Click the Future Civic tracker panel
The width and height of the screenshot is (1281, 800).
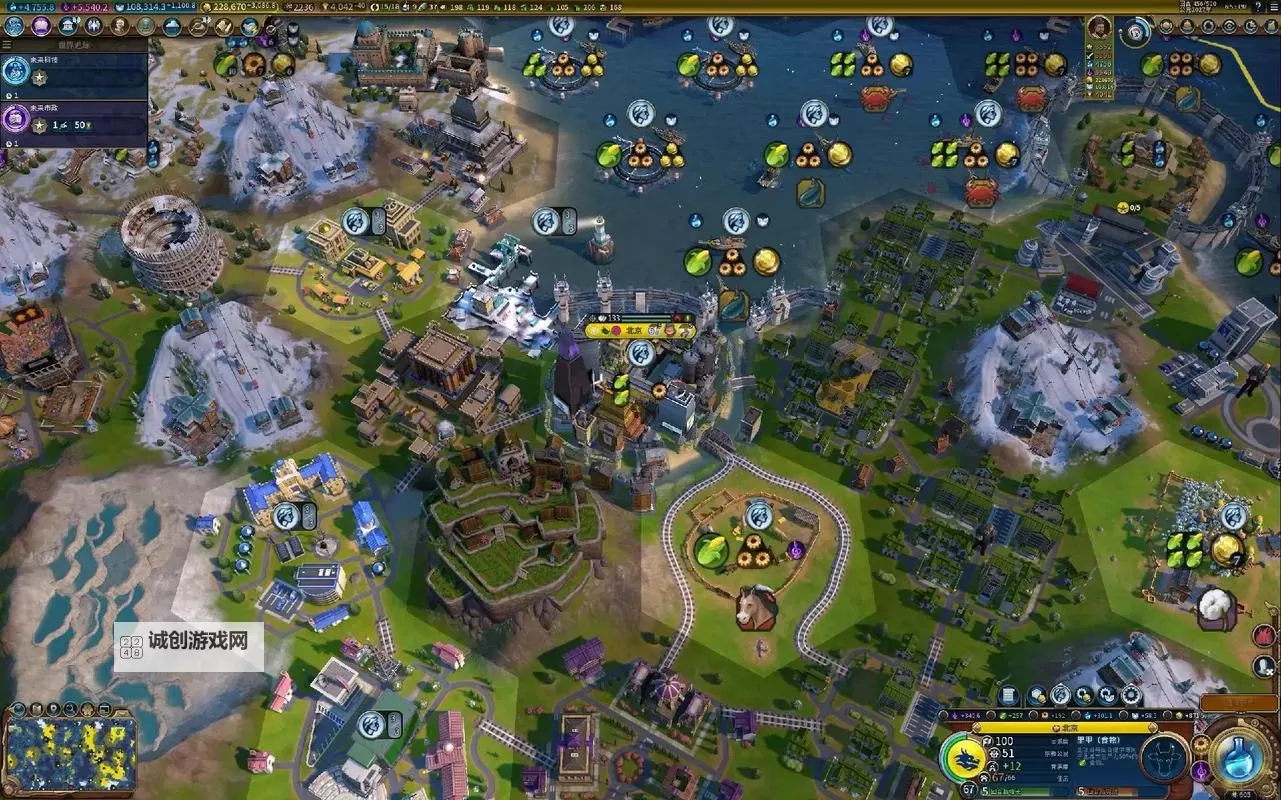(74, 124)
